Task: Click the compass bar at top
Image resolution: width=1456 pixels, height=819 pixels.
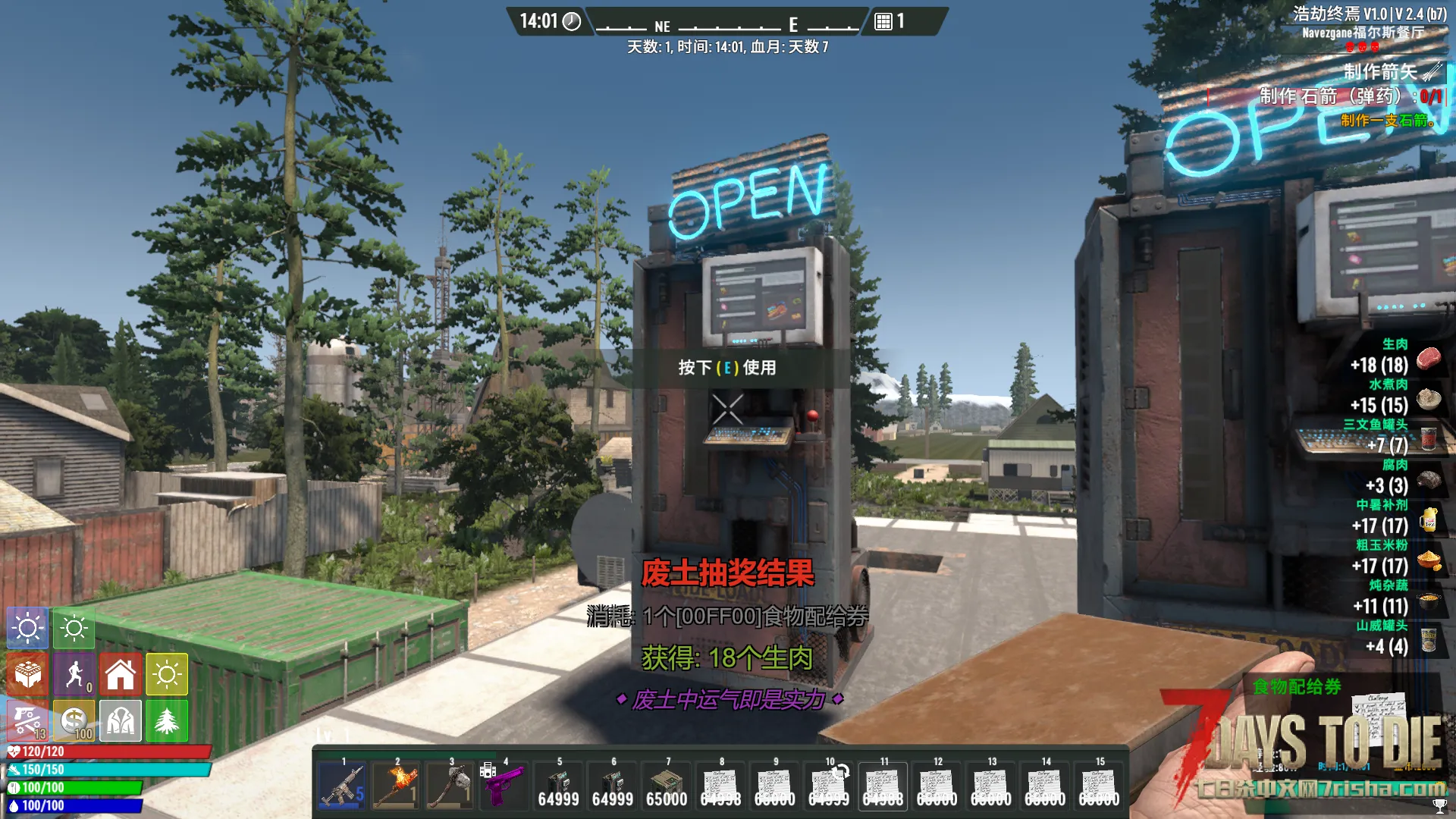Action: tap(726, 25)
